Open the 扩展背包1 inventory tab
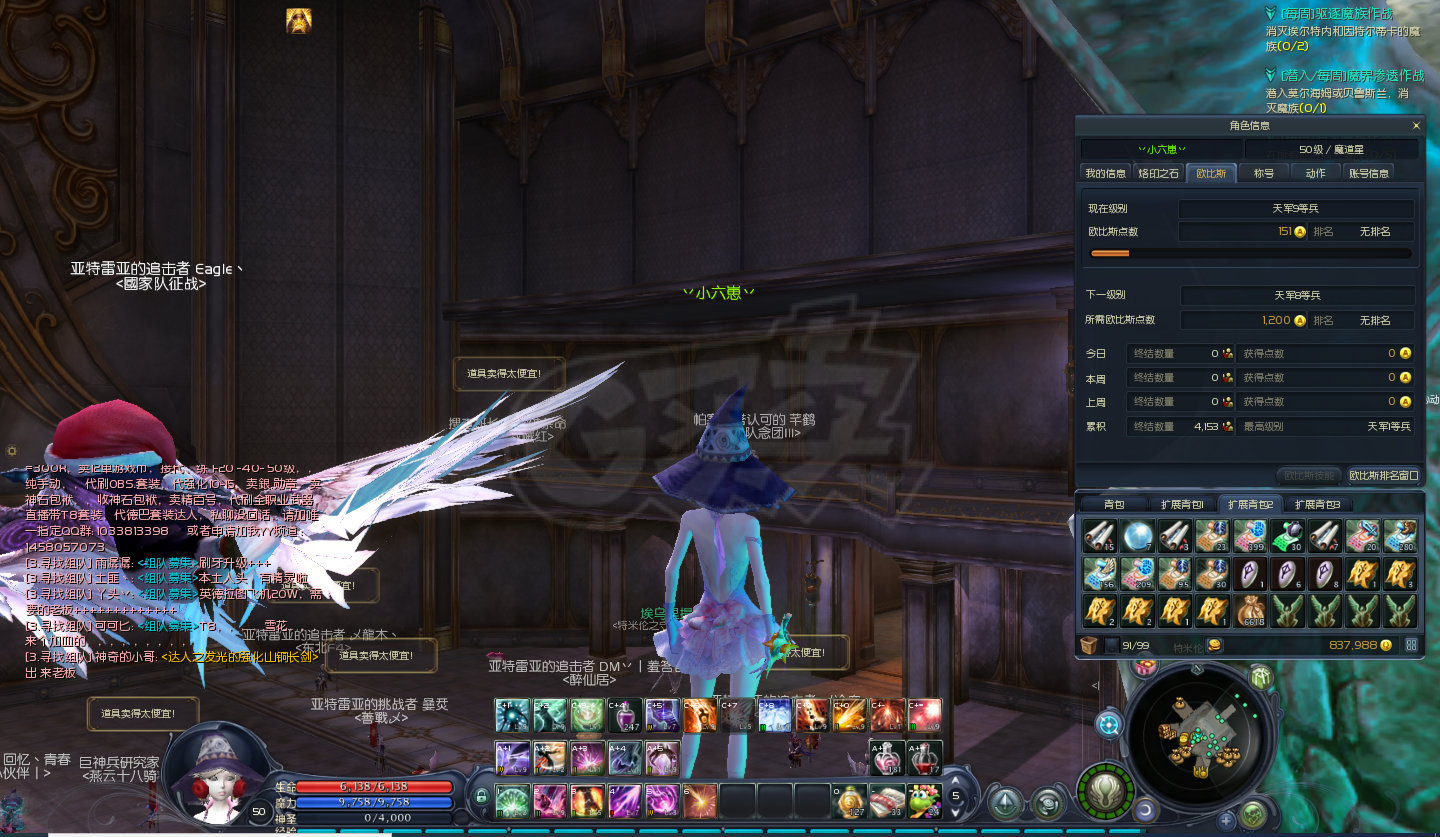 click(x=1181, y=504)
